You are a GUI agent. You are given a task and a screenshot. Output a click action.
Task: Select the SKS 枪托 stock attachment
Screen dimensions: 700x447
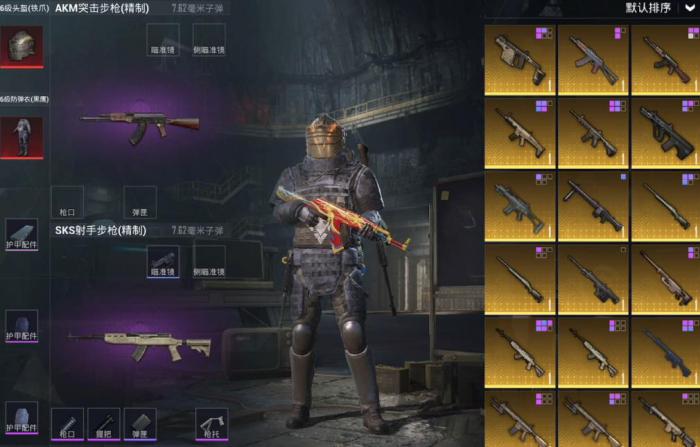click(212, 424)
